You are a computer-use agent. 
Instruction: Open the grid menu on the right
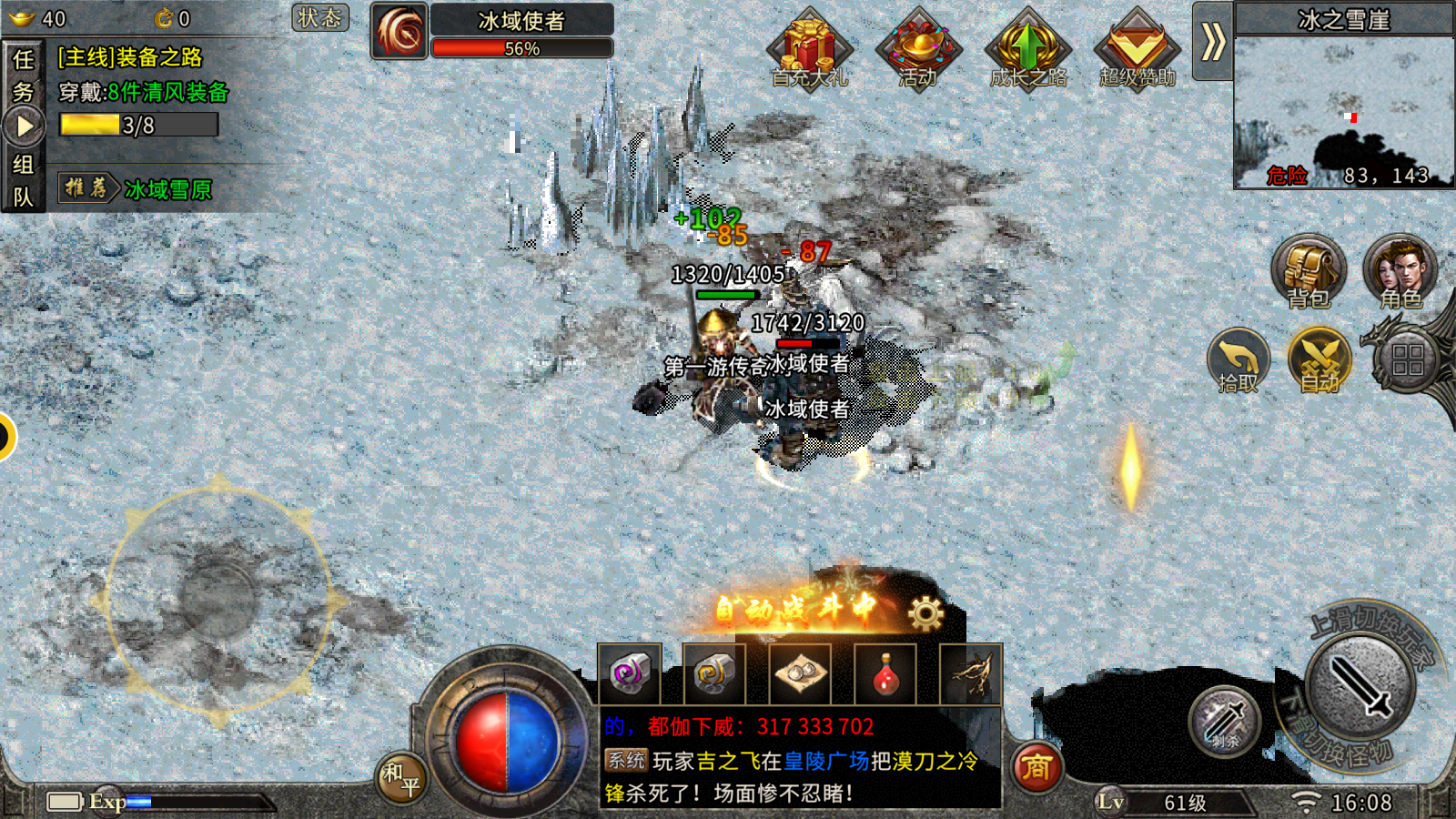(1403, 355)
